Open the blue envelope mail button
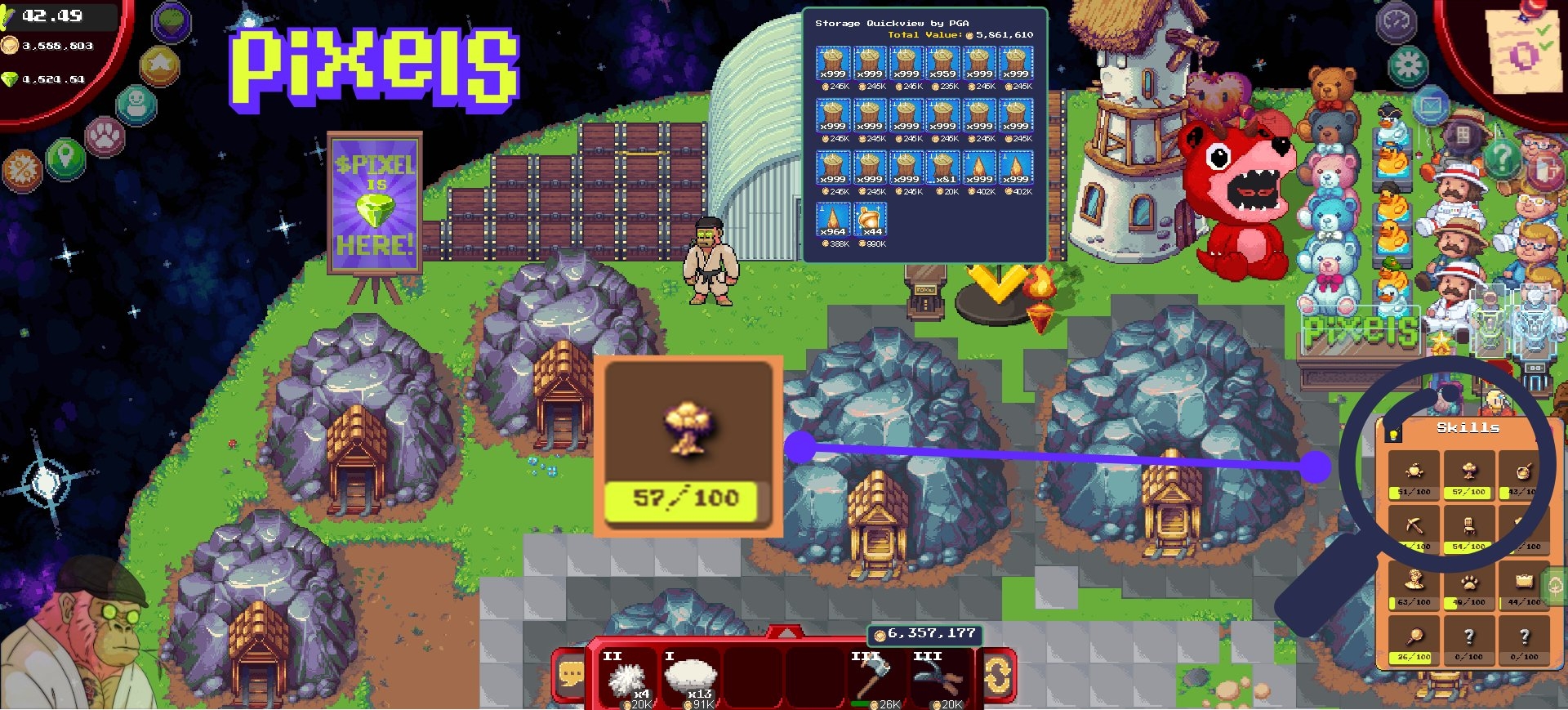 click(1431, 106)
